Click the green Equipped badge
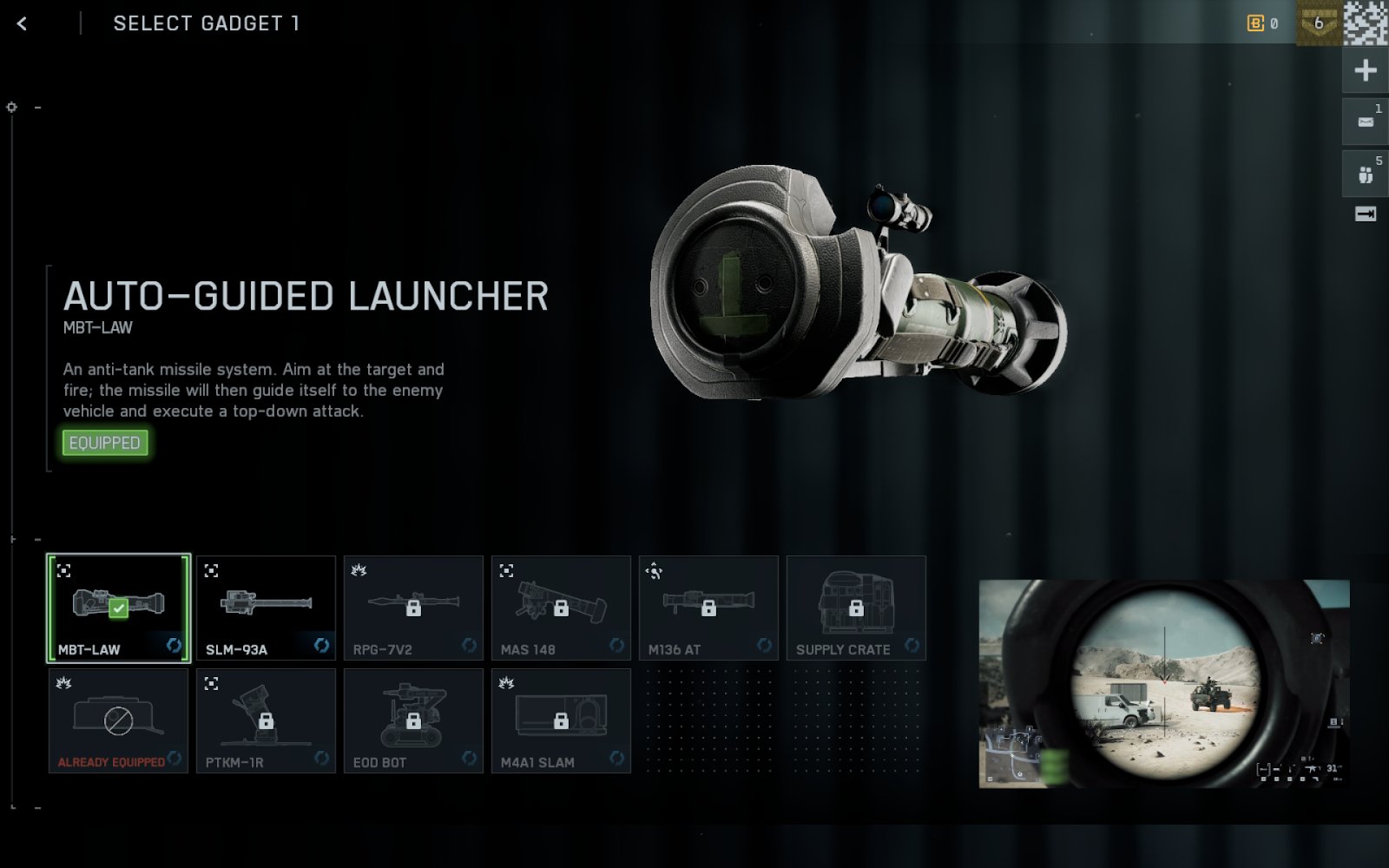Screen dimensions: 1389x868 (105, 443)
